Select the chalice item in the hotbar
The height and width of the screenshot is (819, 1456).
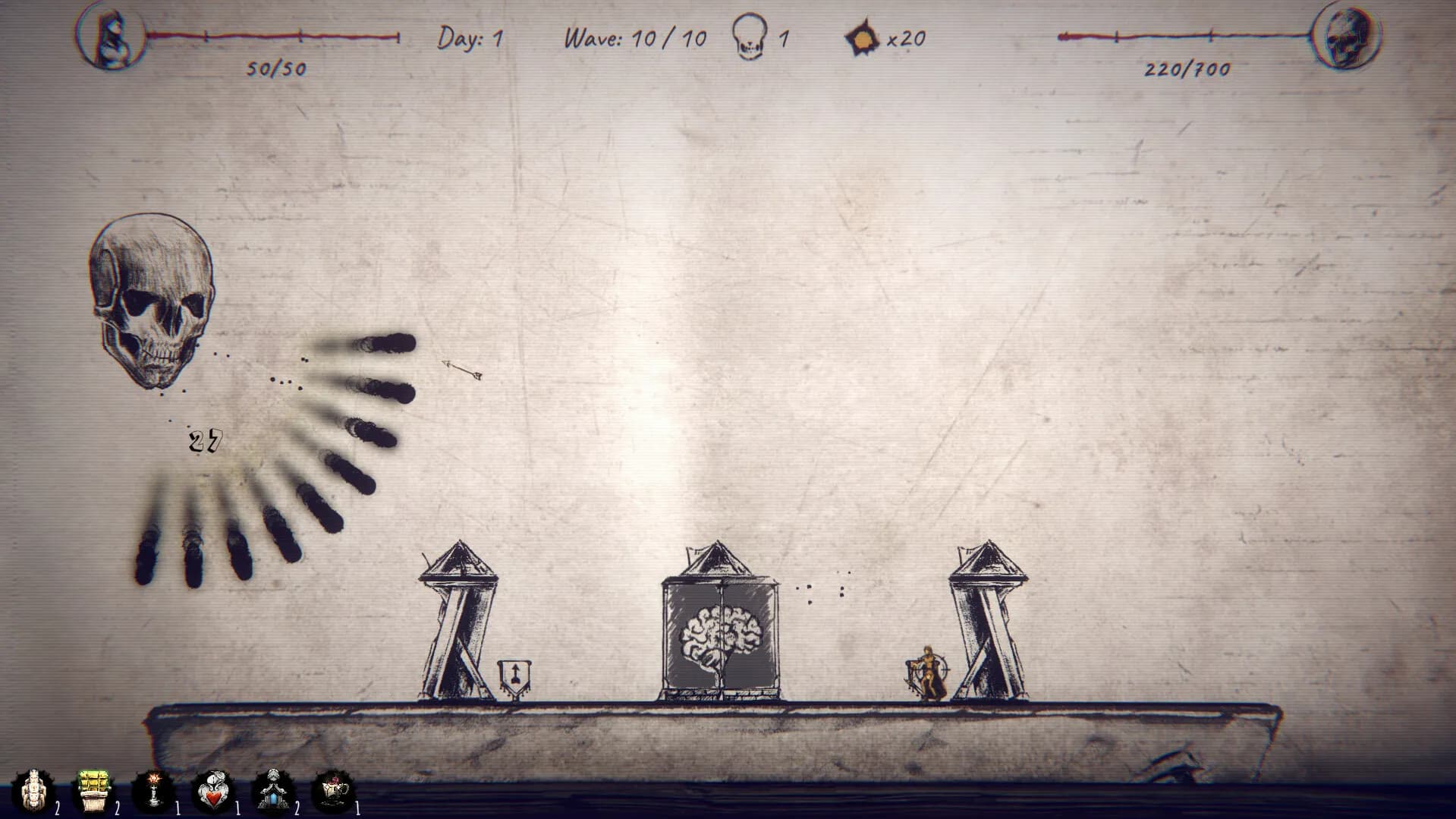(331, 789)
